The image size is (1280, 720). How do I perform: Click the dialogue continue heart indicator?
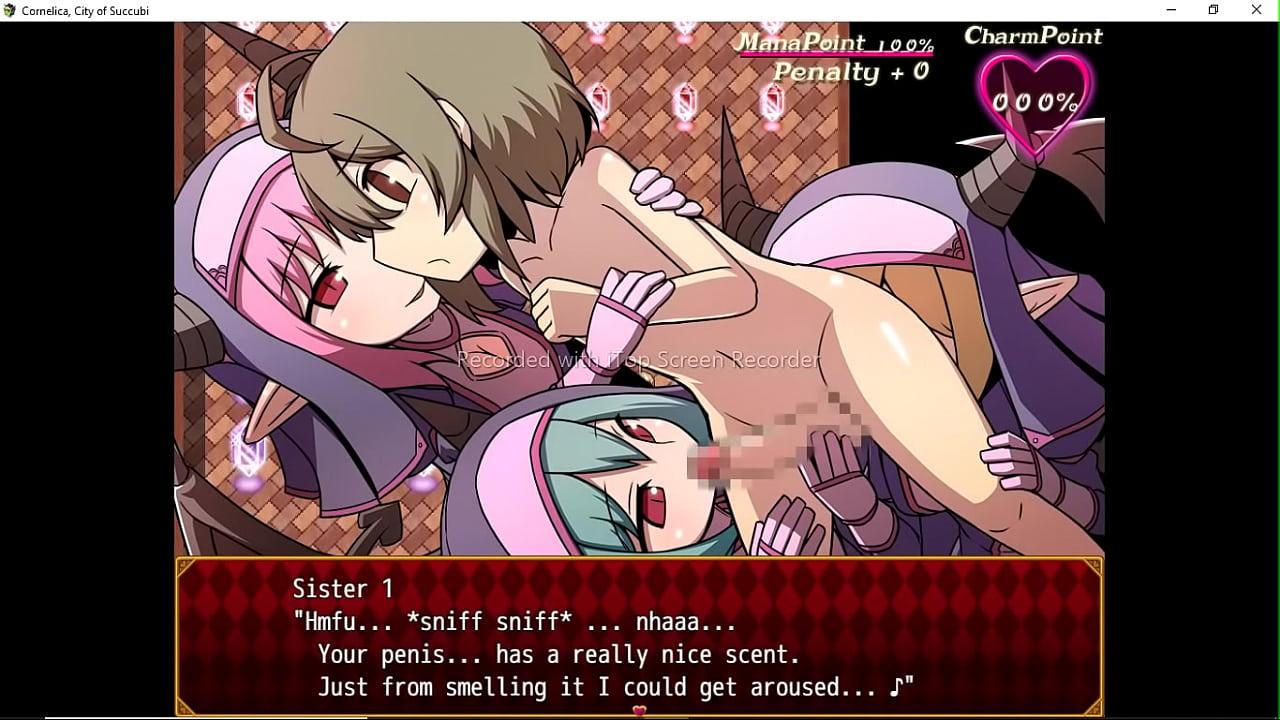coord(640,711)
